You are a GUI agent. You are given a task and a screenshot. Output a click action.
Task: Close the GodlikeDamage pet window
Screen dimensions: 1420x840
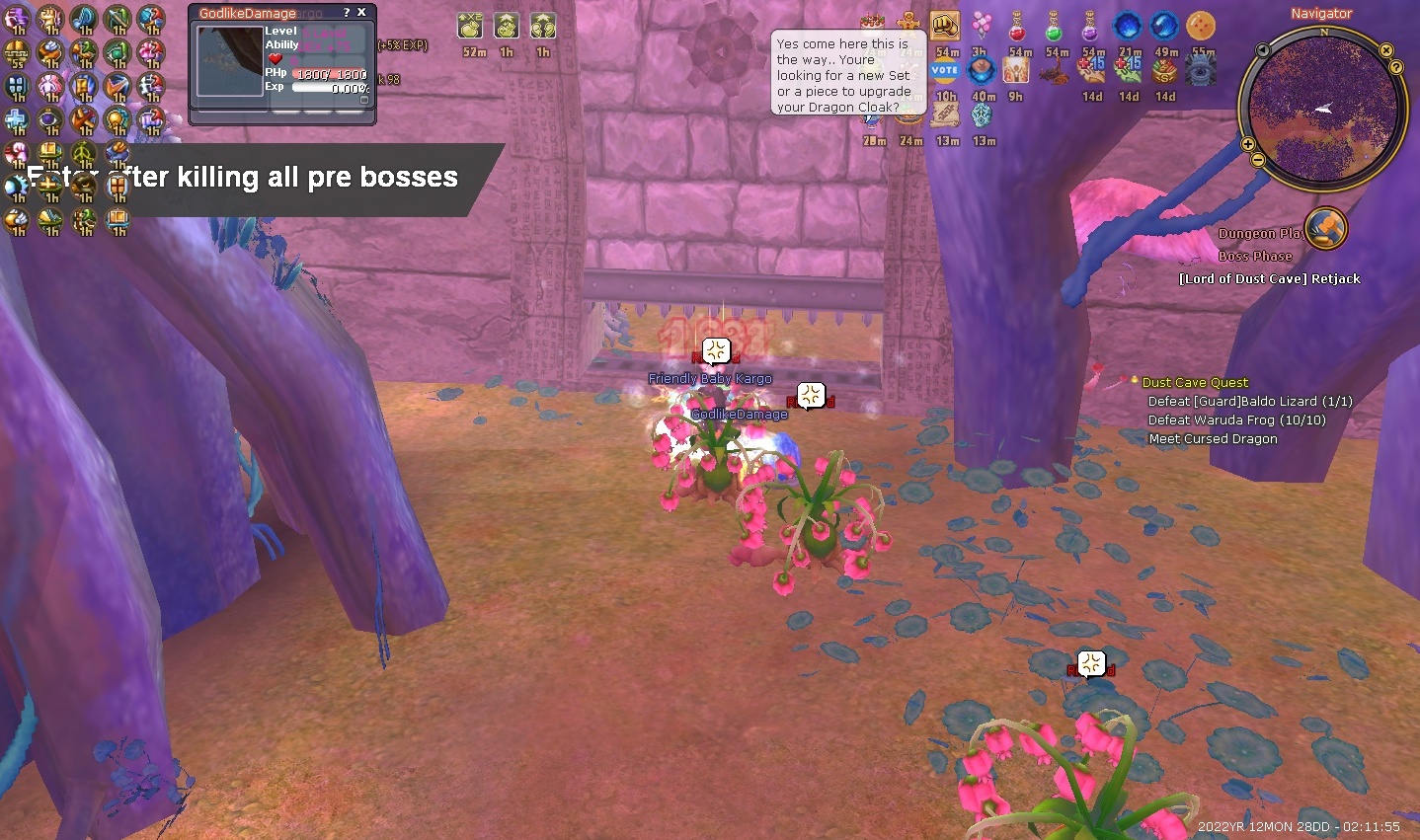(x=361, y=13)
